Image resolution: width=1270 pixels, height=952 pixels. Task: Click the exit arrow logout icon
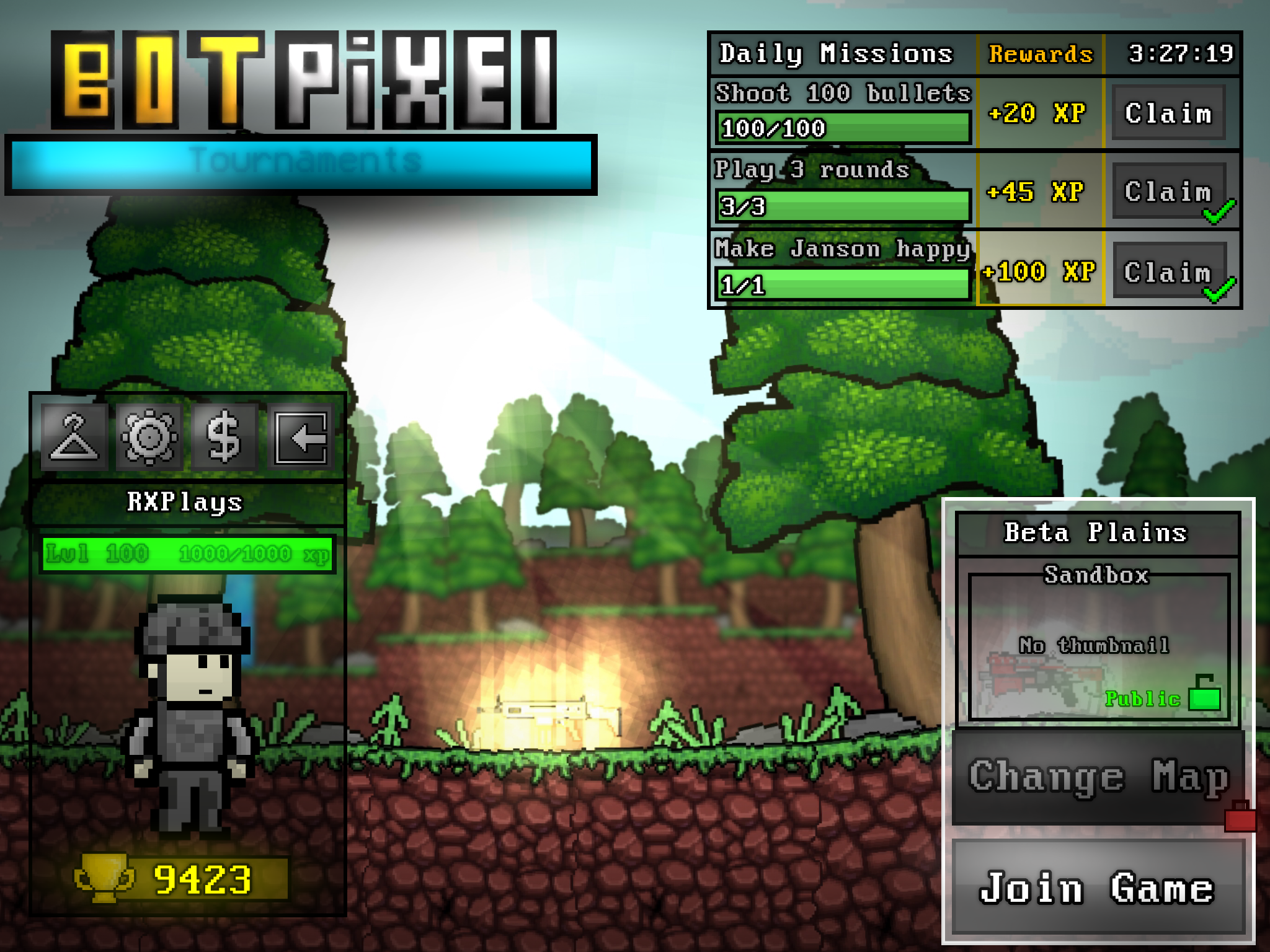pyautogui.click(x=301, y=438)
